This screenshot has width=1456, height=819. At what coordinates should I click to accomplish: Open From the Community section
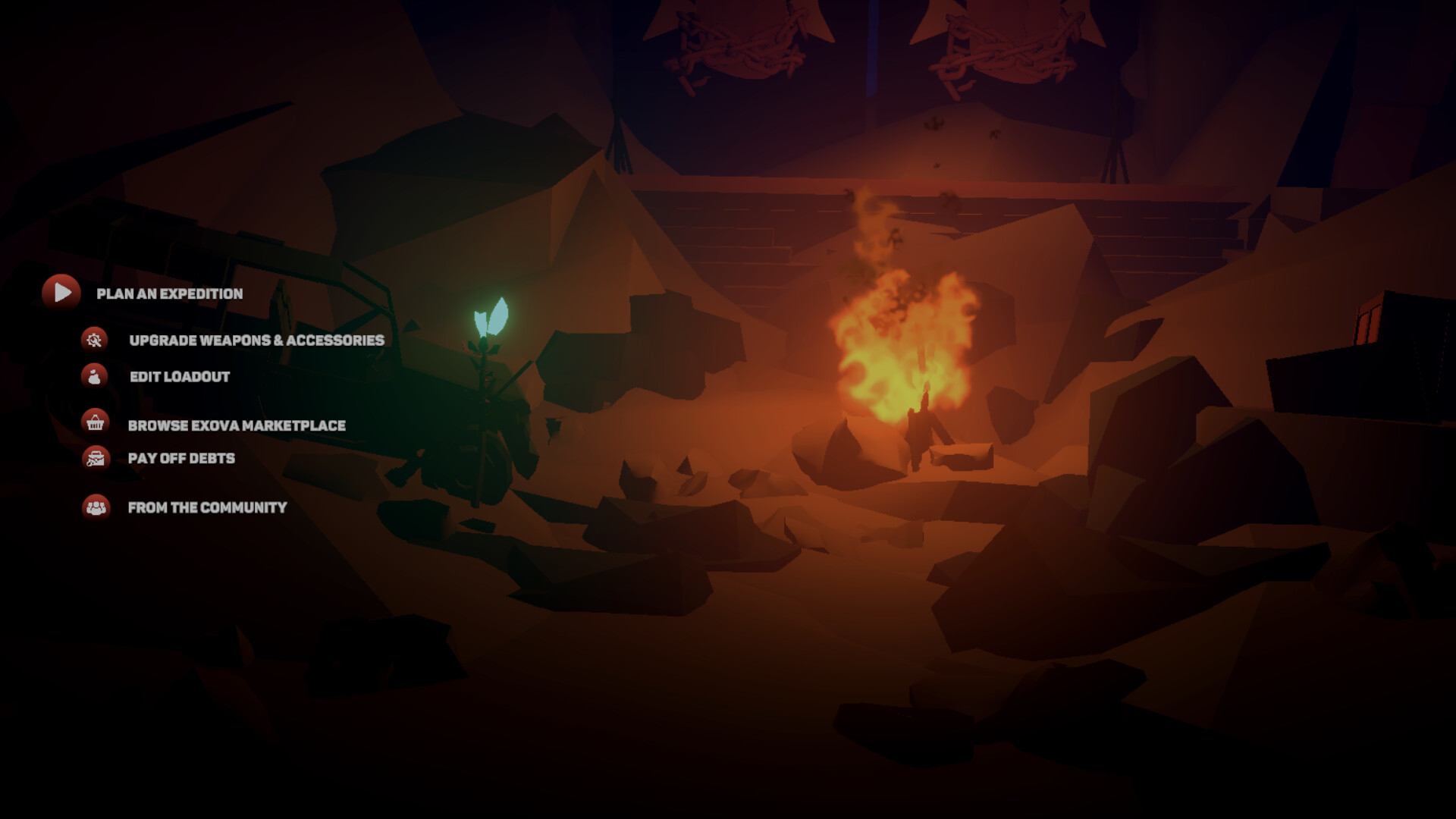208,508
